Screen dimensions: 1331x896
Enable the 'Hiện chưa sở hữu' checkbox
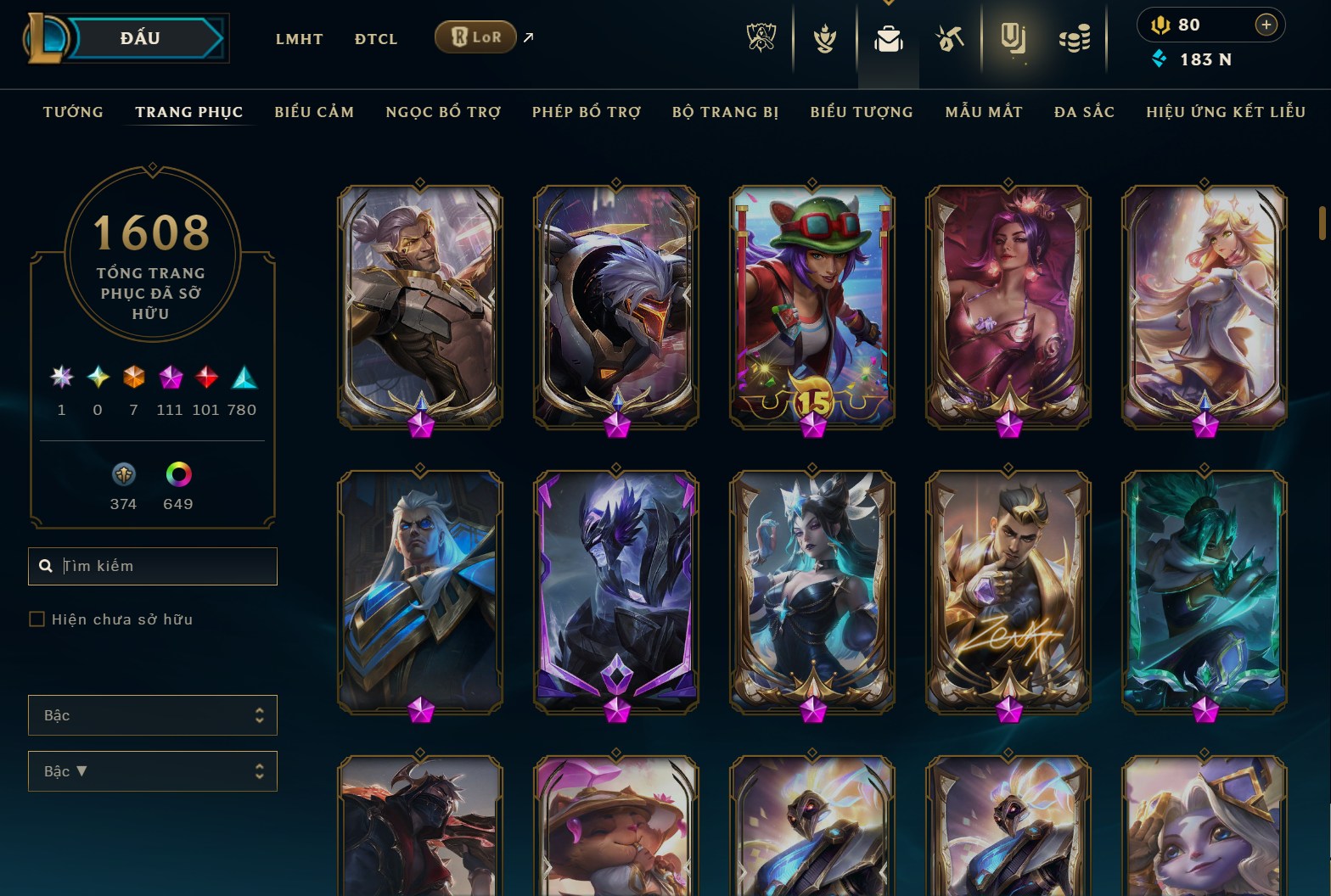tap(37, 619)
